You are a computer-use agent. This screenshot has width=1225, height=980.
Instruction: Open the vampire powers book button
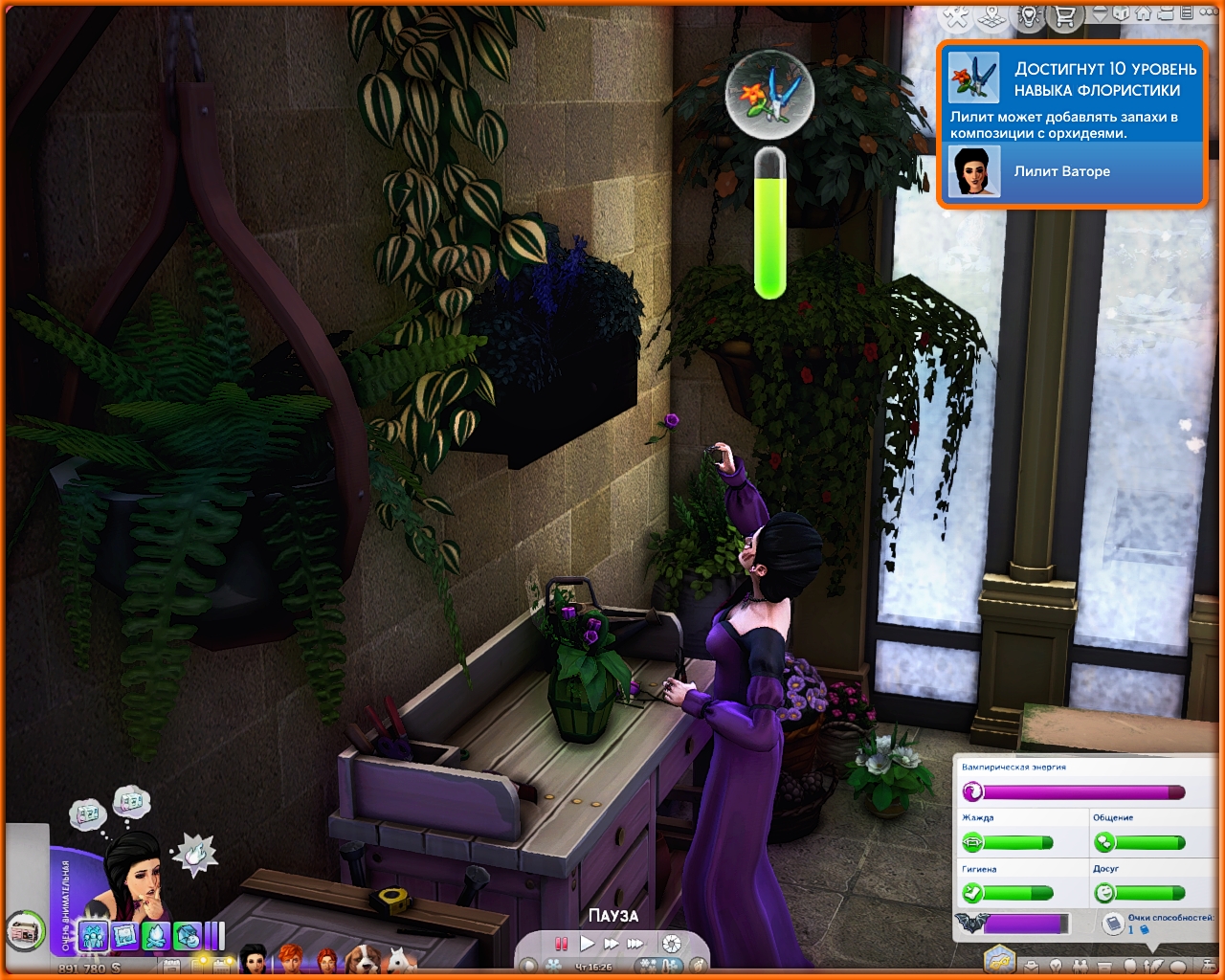coord(1112,923)
